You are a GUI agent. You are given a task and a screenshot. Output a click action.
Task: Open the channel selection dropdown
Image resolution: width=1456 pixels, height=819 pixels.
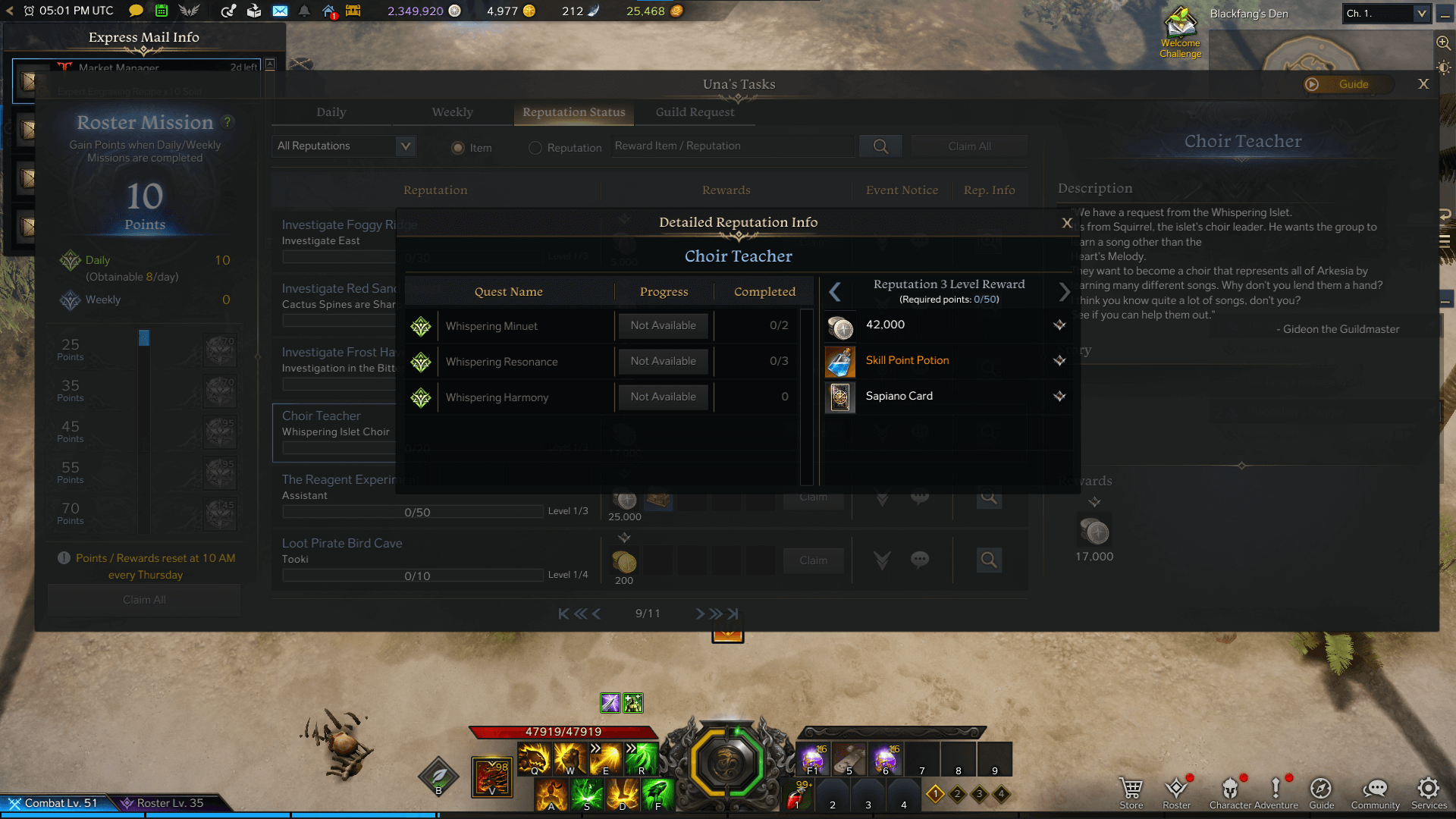tap(1385, 14)
